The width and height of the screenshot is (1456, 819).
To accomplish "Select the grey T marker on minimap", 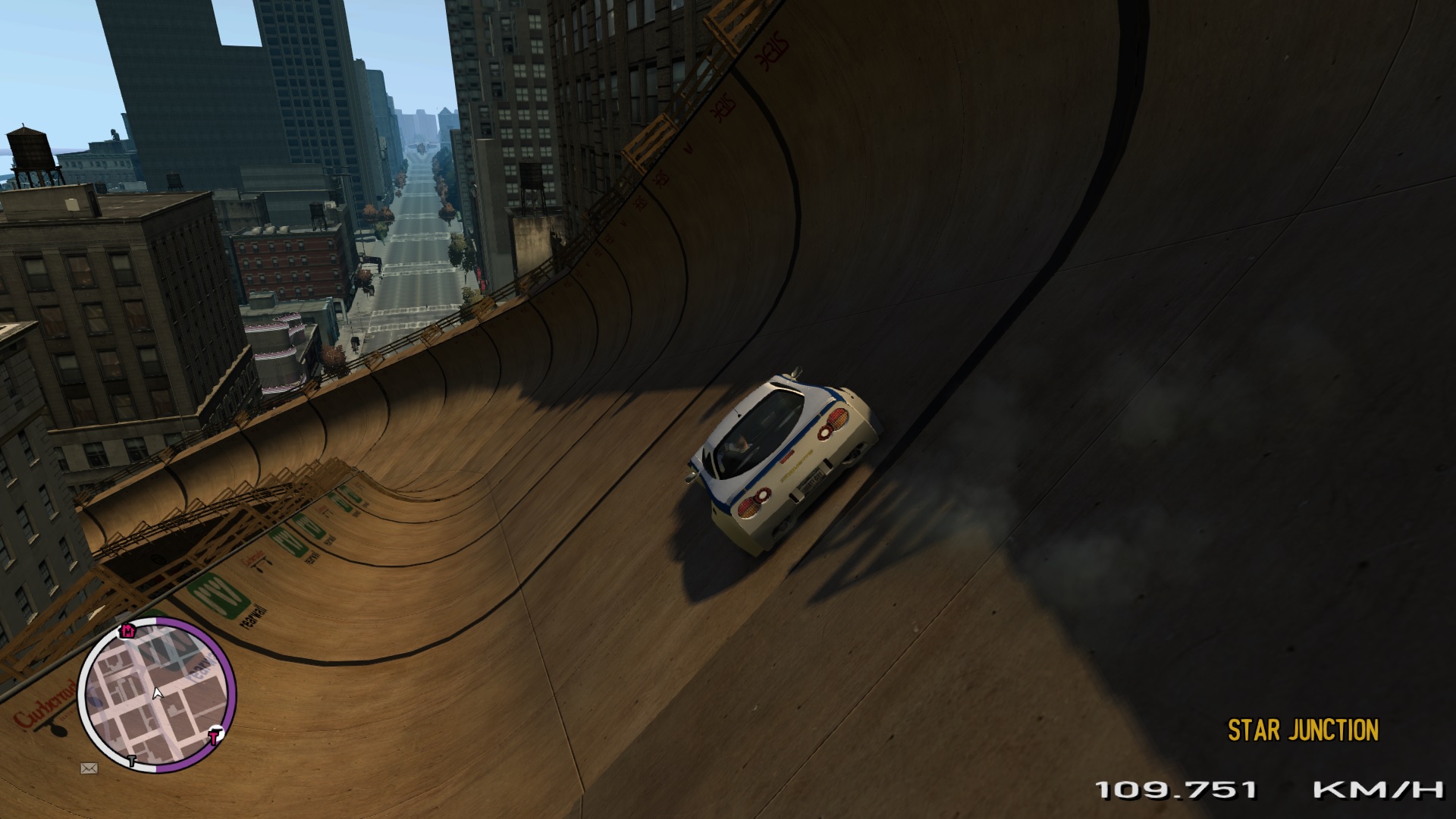I will click(133, 760).
